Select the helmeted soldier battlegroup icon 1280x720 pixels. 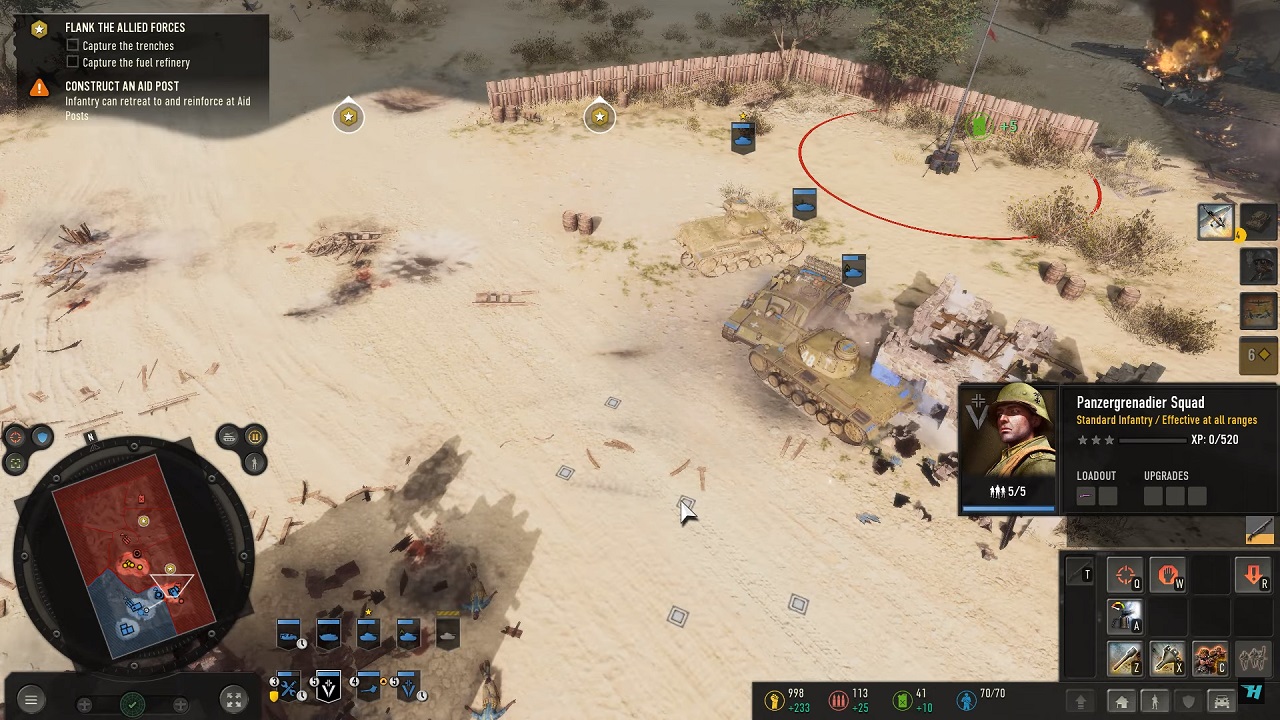pos(1259,266)
